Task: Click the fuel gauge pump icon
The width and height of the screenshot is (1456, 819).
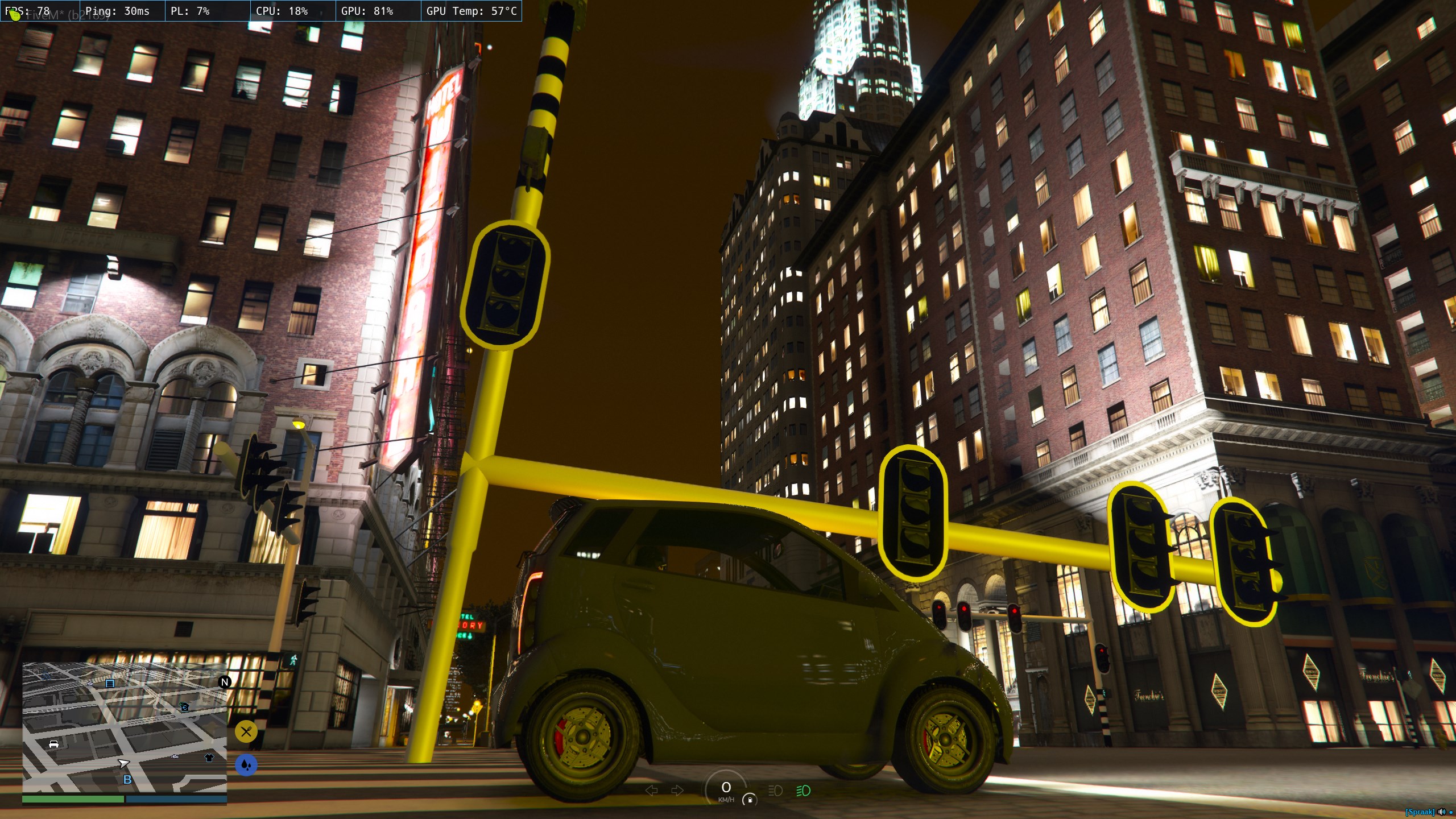Action: tap(750, 800)
